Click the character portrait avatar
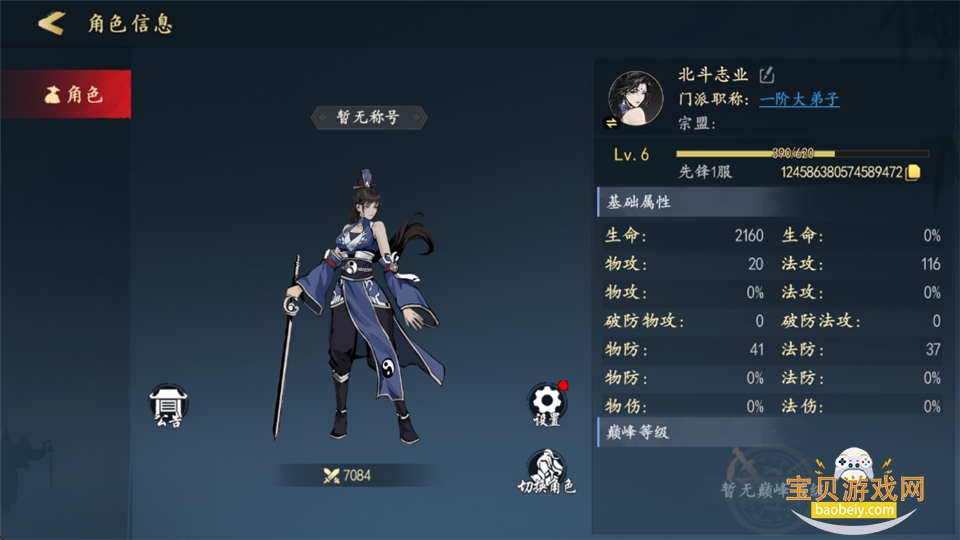The width and height of the screenshot is (960, 540). (636, 98)
